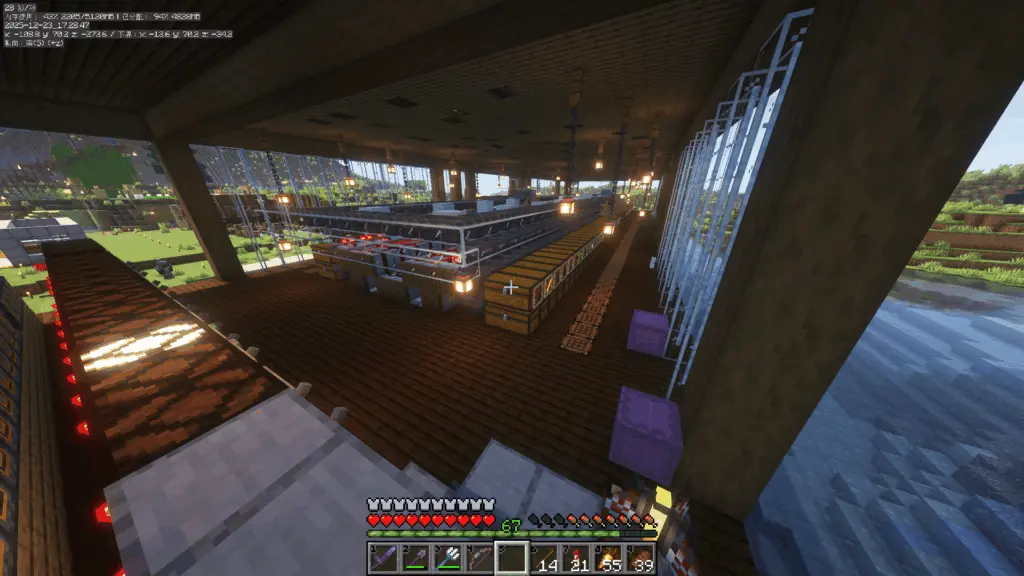Viewport: 1024px width, 576px height.
Task: Choose the hotbar stack of 55 items
Action: [608, 558]
